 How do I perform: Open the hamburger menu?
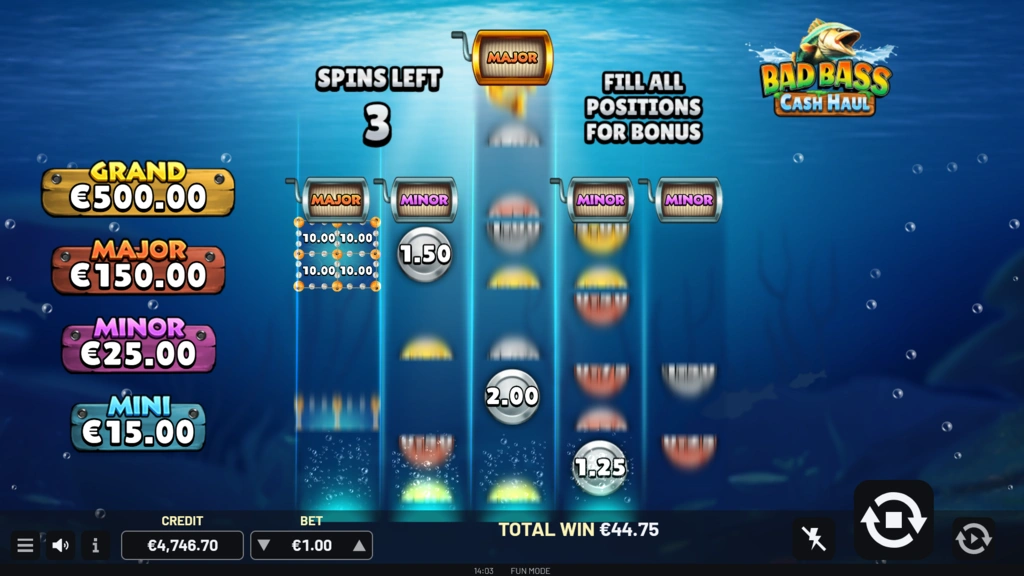pos(25,545)
